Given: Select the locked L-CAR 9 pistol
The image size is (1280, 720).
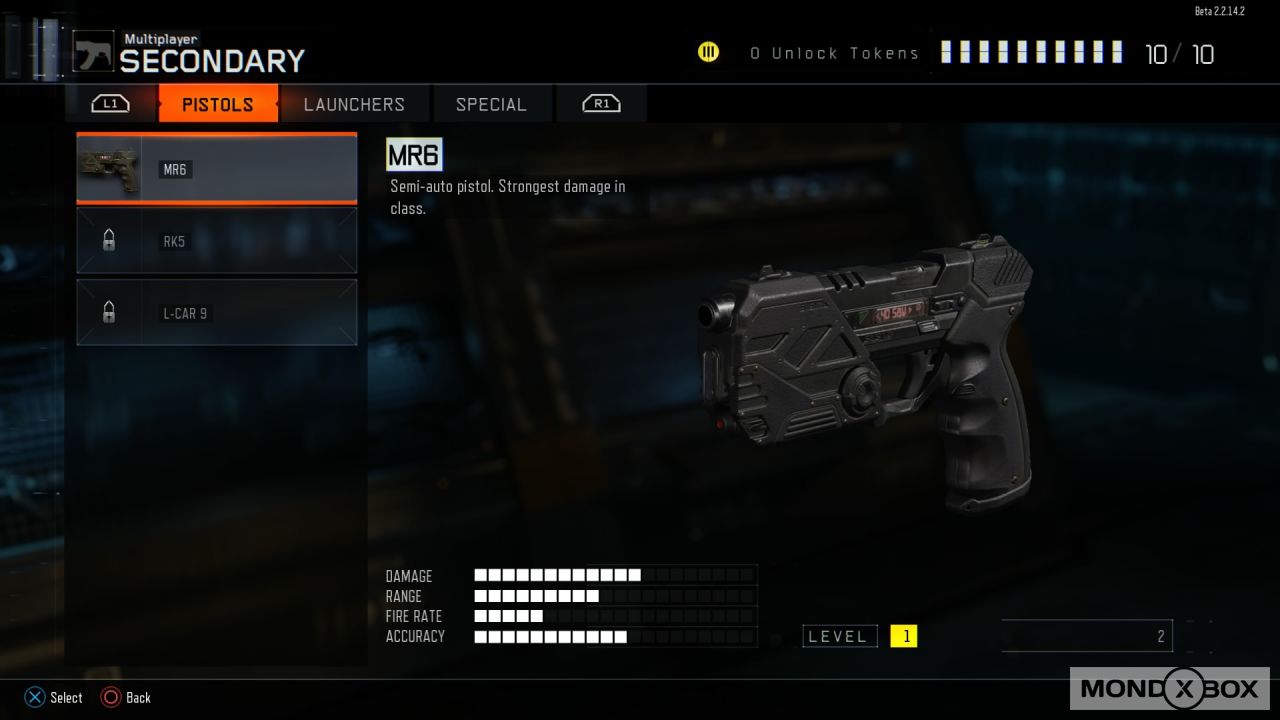Looking at the screenshot, I should click(217, 313).
